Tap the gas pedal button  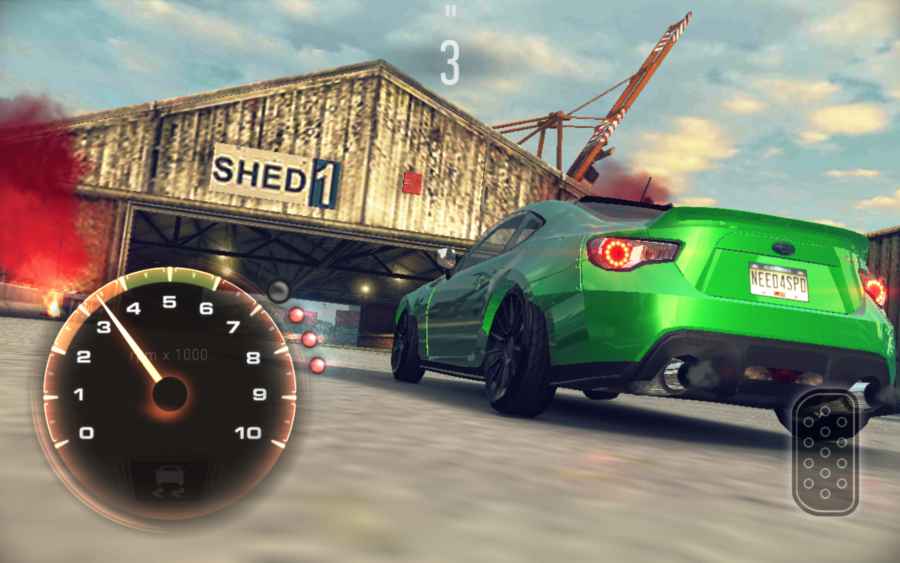tap(825, 452)
